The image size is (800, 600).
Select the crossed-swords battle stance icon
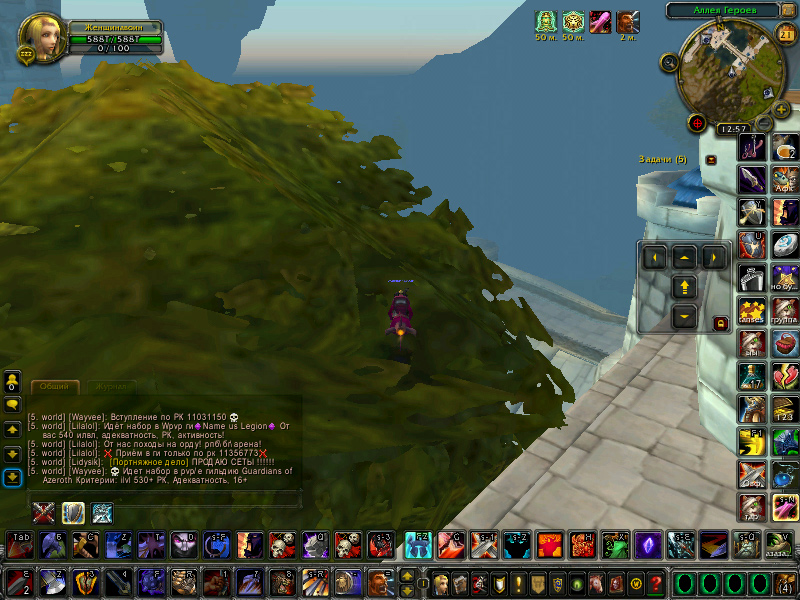click(x=43, y=513)
